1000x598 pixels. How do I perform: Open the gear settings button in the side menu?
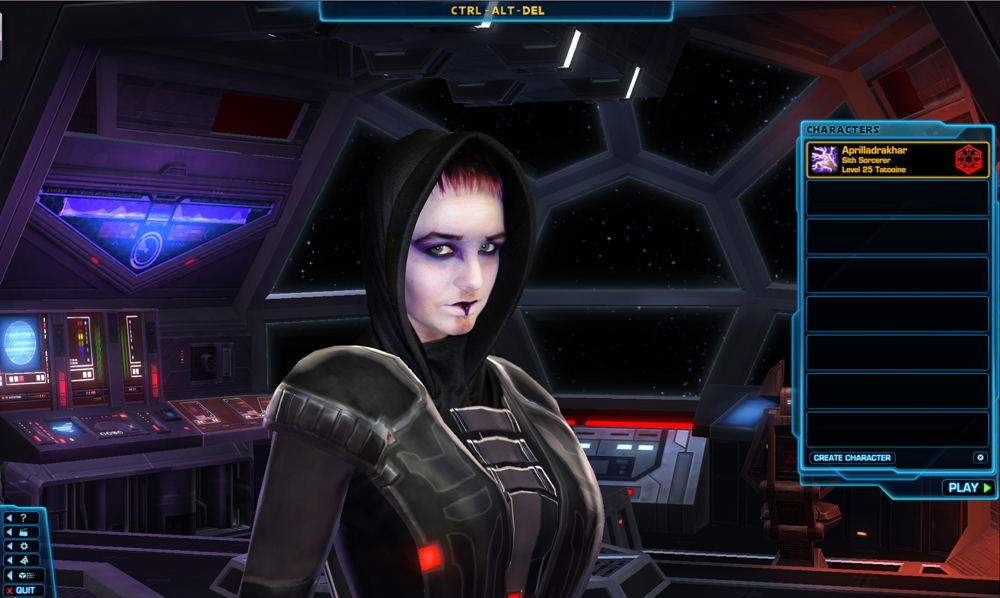click(22, 546)
